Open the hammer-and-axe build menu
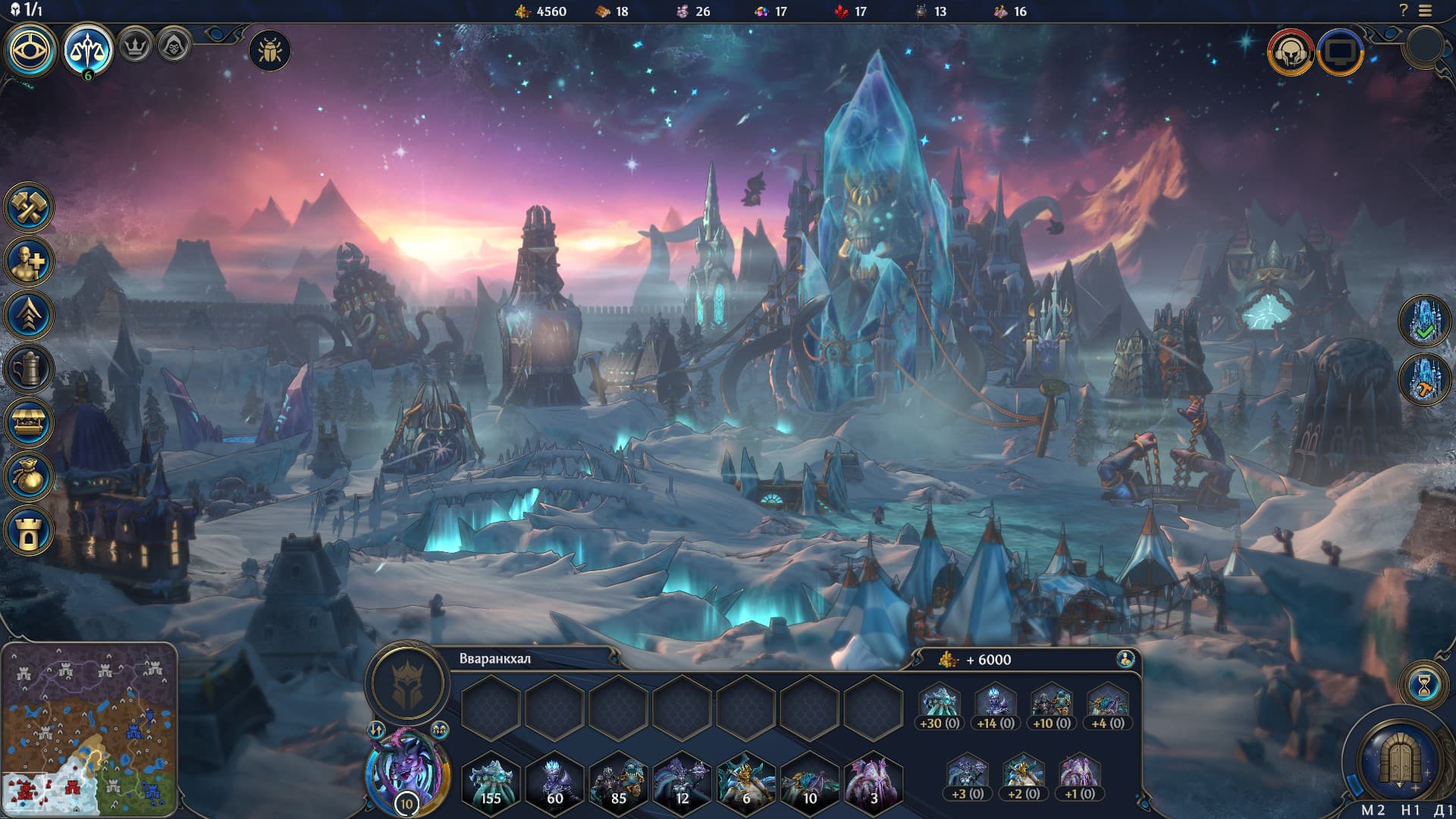Image resolution: width=1456 pixels, height=819 pixels. (29, 207)
